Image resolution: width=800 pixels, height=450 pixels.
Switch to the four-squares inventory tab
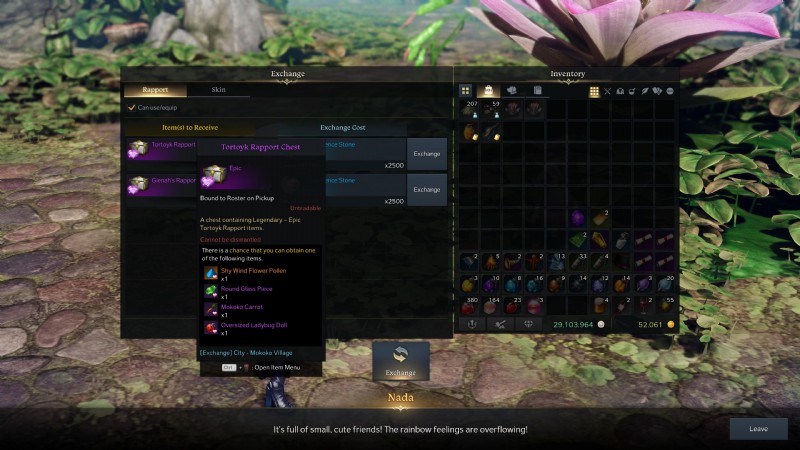coord(466,91)
